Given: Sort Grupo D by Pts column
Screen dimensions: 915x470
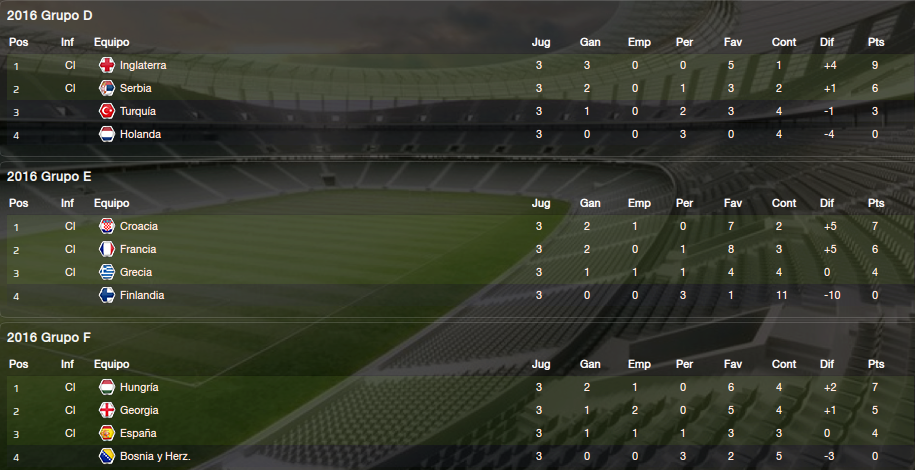Looking at the screenshot, I should pos(876,42).
